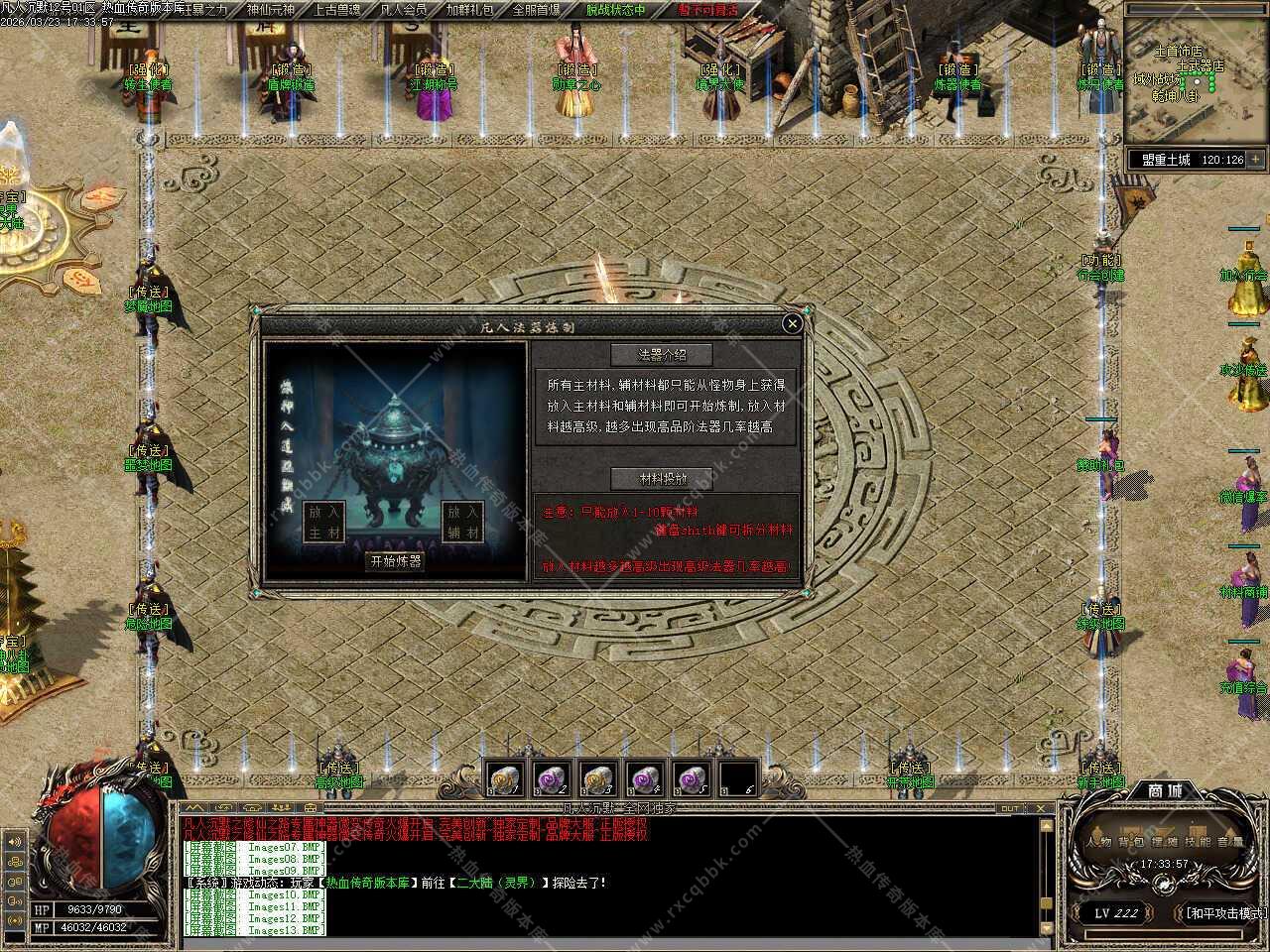The image size is (1270, 952).
Task: Open the 神仙元神 top menu
Action: tap(270, 10)
